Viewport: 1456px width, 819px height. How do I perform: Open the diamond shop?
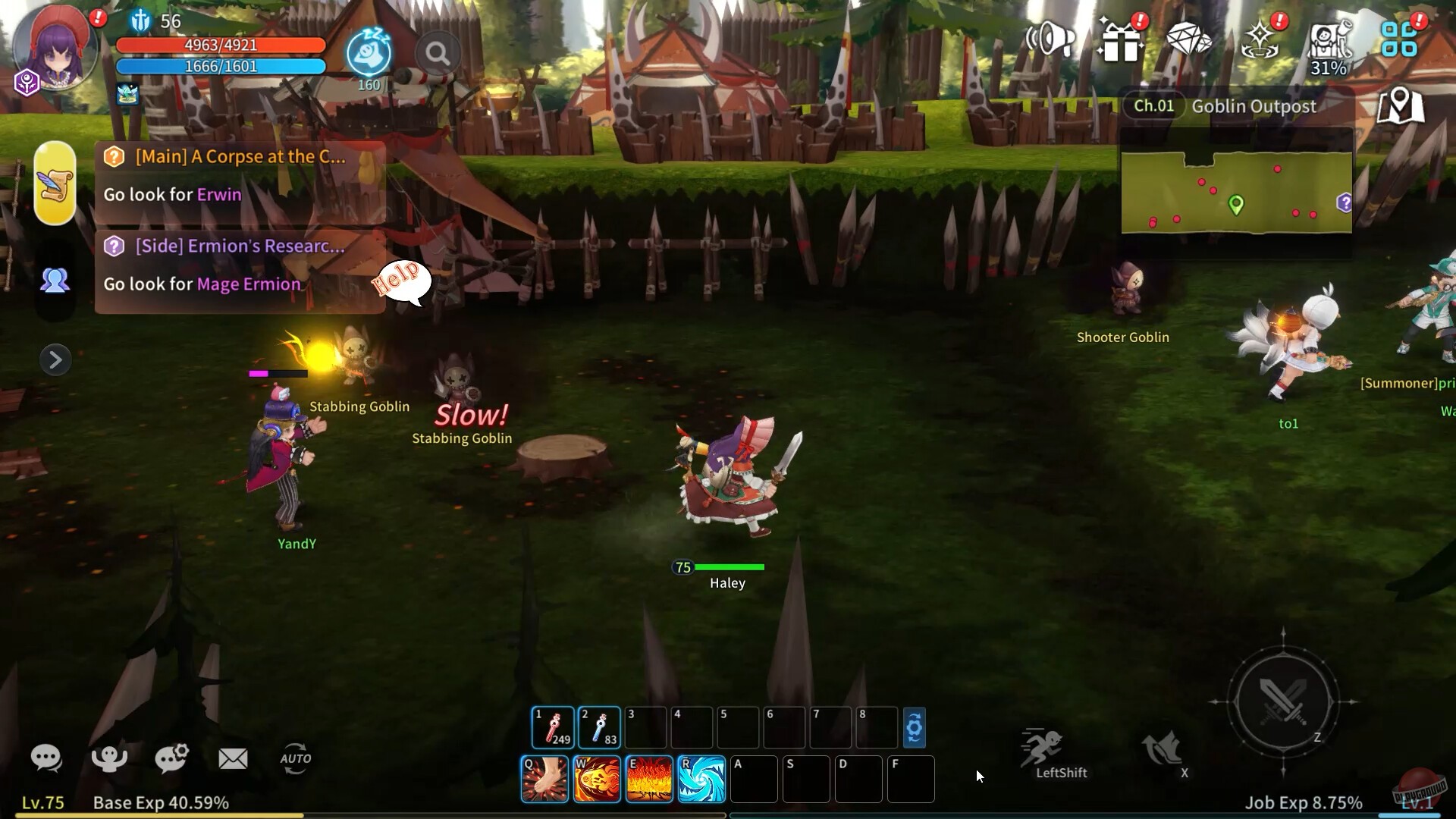coord(1189,39)
